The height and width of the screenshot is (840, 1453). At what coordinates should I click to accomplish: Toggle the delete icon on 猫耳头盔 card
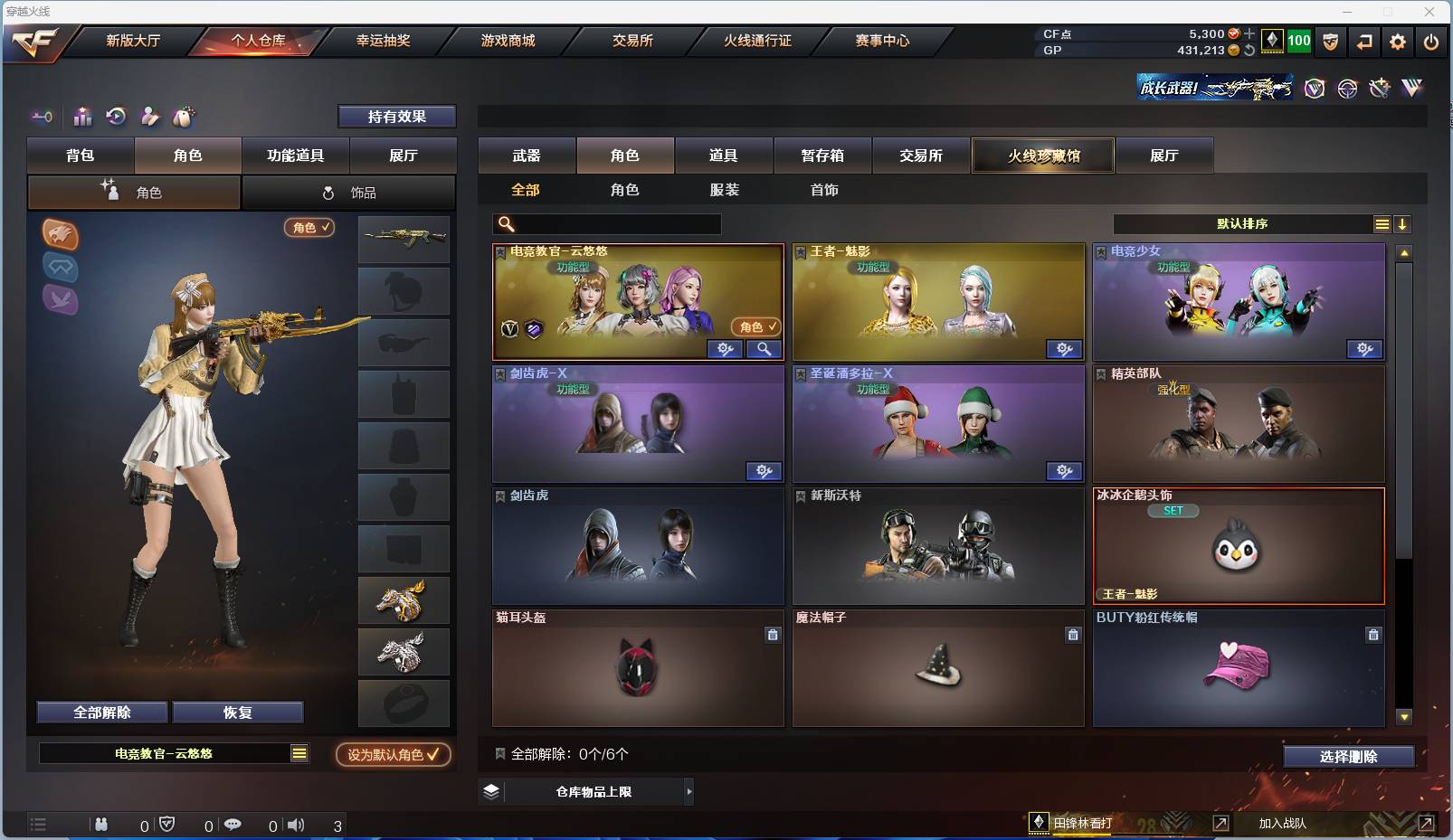[774, 635]
